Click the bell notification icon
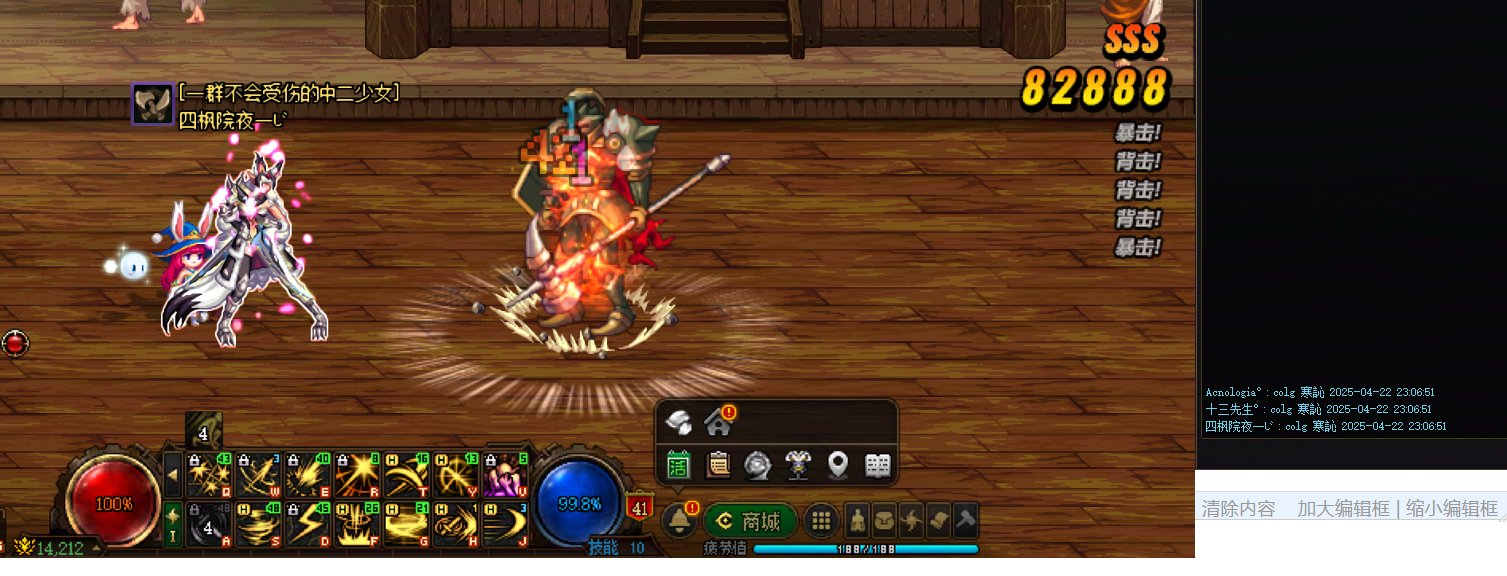The width and height of the screenshot is (1507, 576). 679,520
